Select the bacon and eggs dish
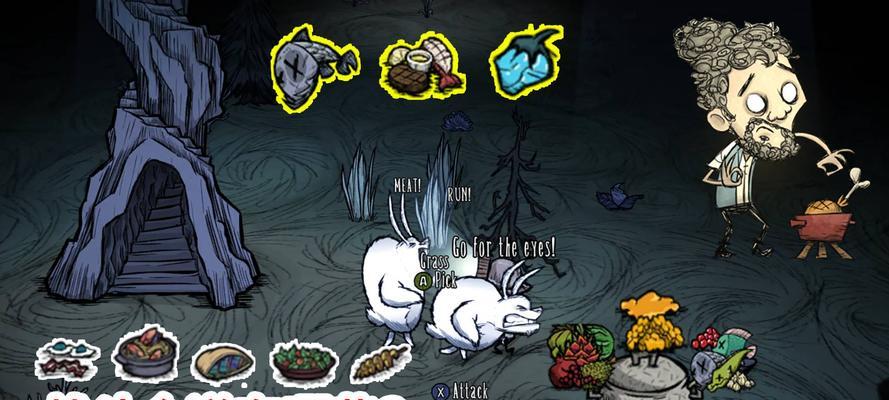 pyautogui.click(x=67, y=358)
